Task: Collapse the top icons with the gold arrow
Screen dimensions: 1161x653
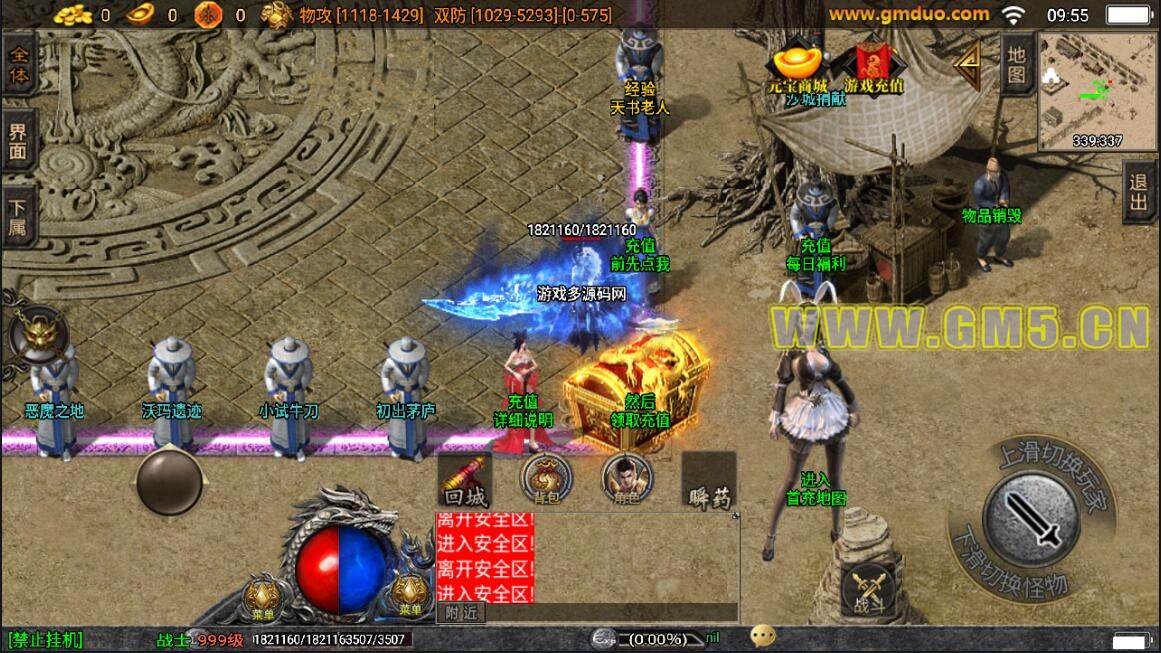Action: click(967, 63)
